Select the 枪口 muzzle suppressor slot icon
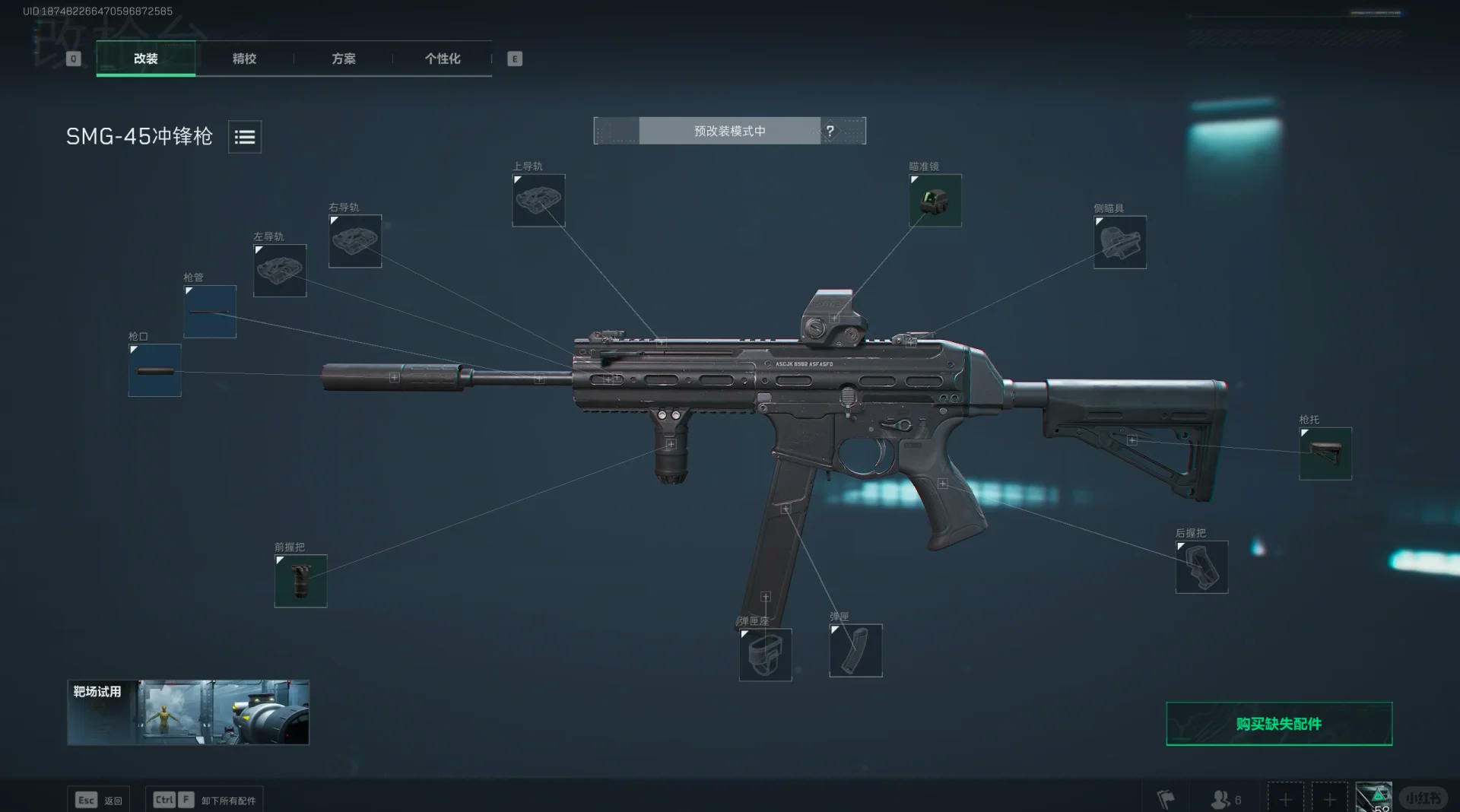 [154, 370]
